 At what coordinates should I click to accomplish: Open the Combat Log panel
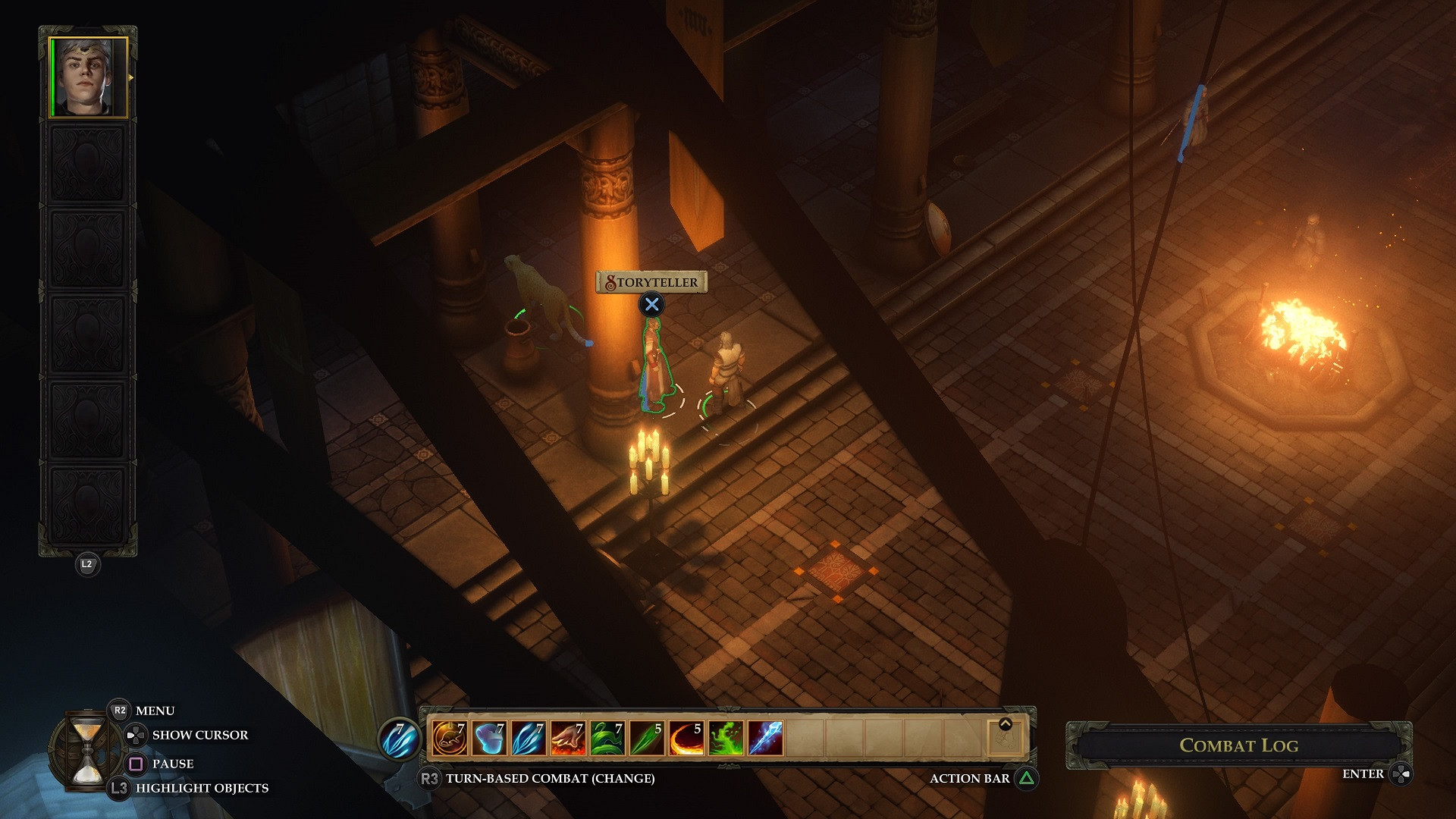(x=1238, y=745)
